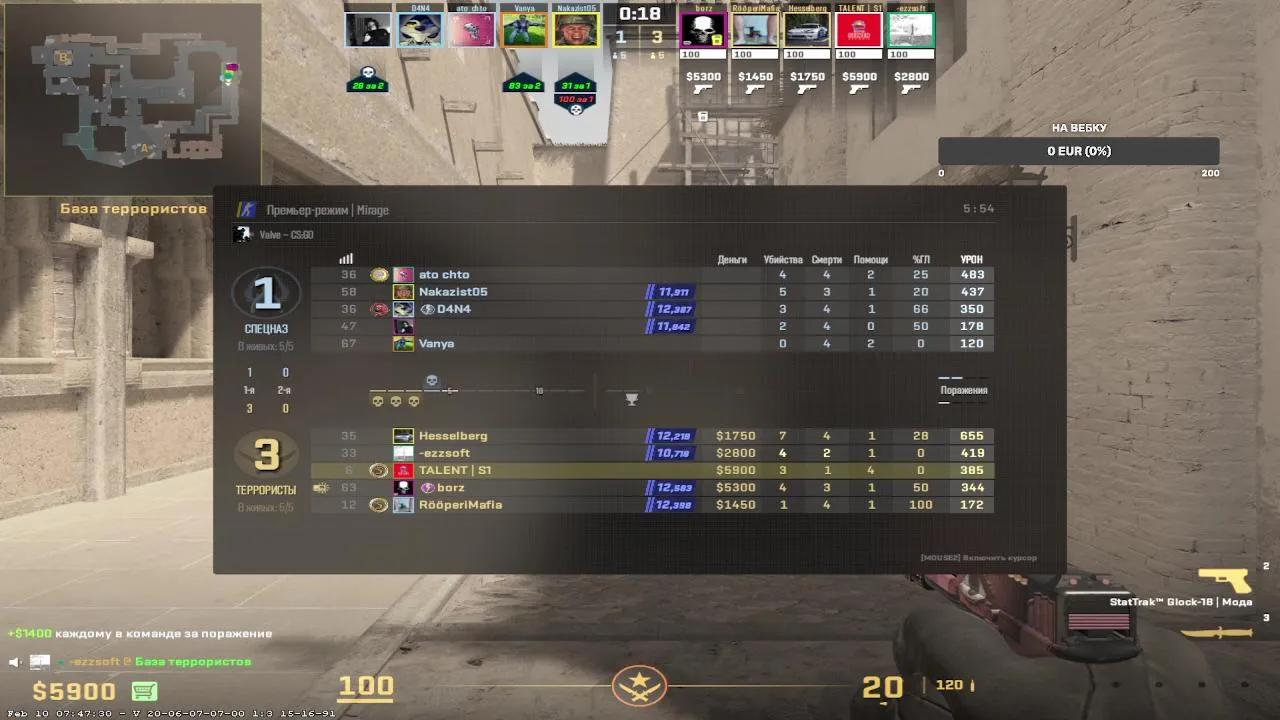Toggle the Поражения damage view

[x=962, y=391]
